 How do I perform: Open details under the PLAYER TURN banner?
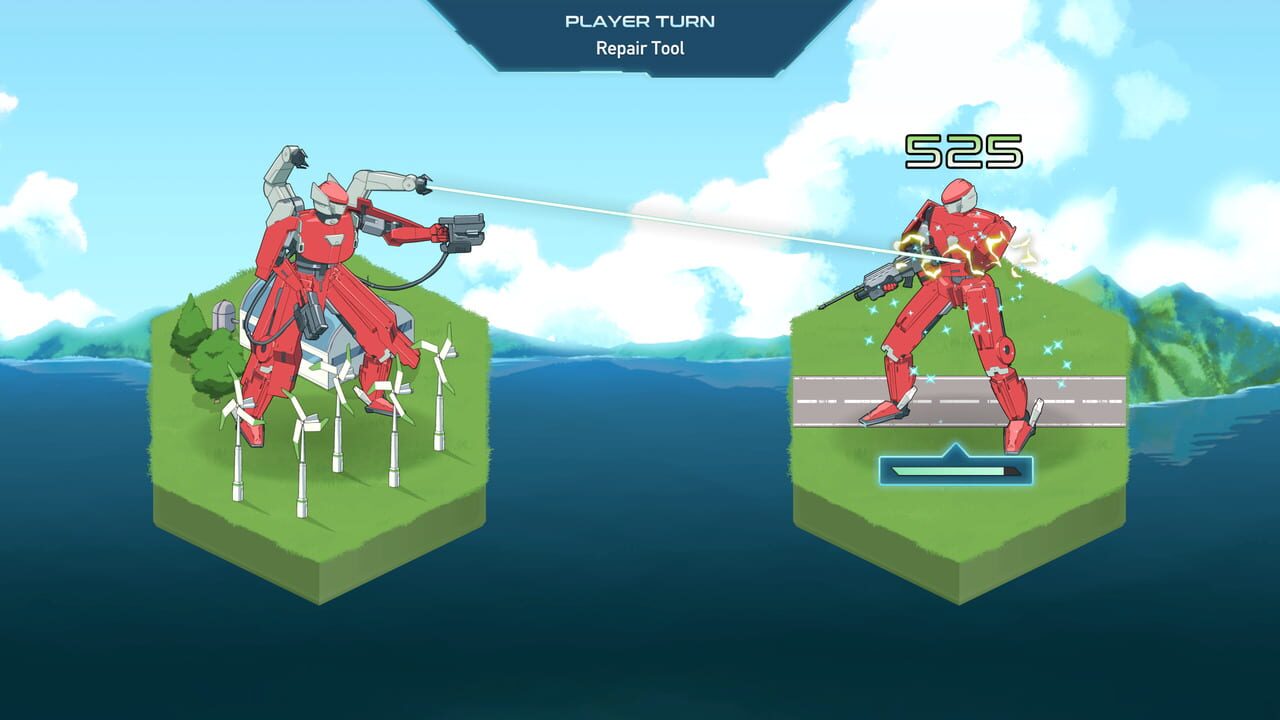(640, 45)
